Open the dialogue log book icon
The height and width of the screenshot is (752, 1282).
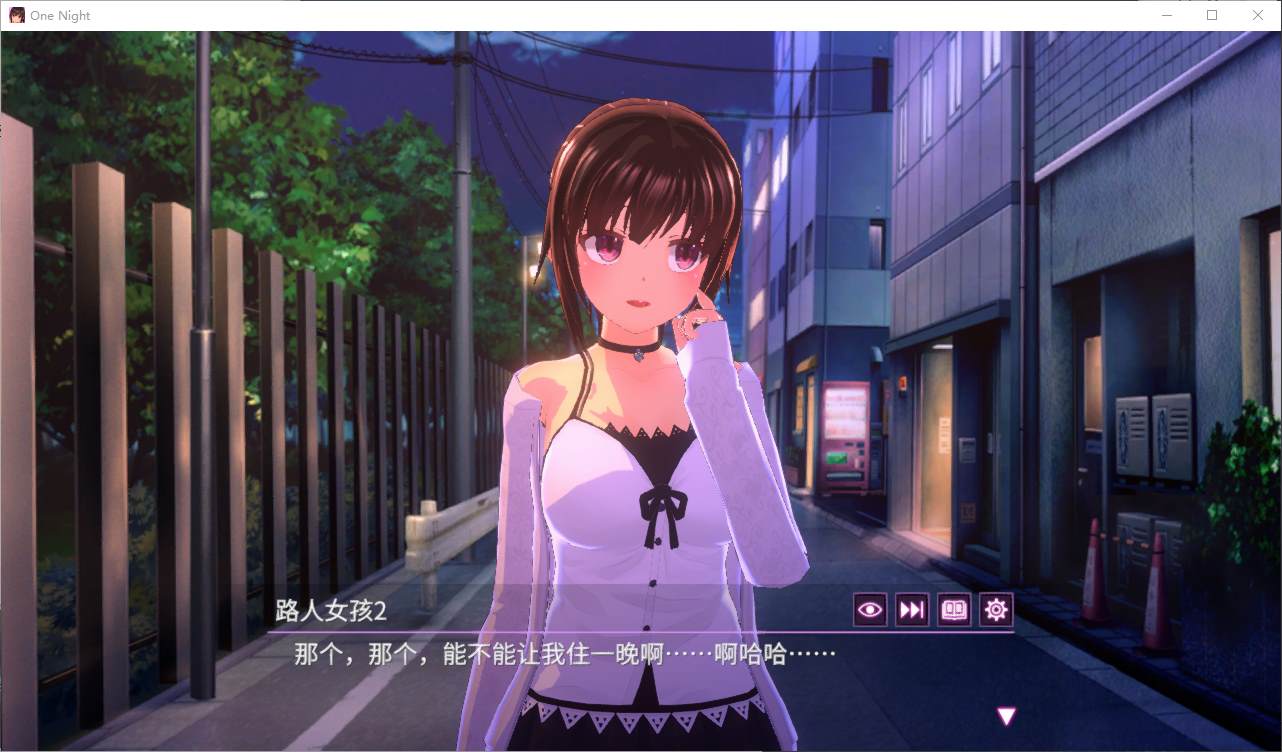[954, 610]
